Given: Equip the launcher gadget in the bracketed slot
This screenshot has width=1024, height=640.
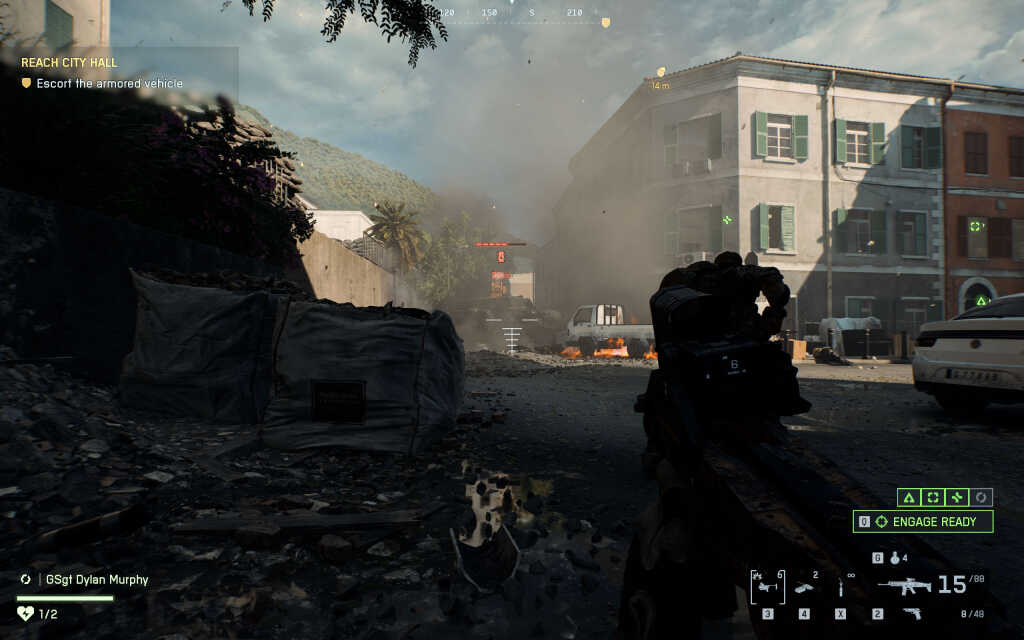Looking at the screenshot, I should 768,587.
